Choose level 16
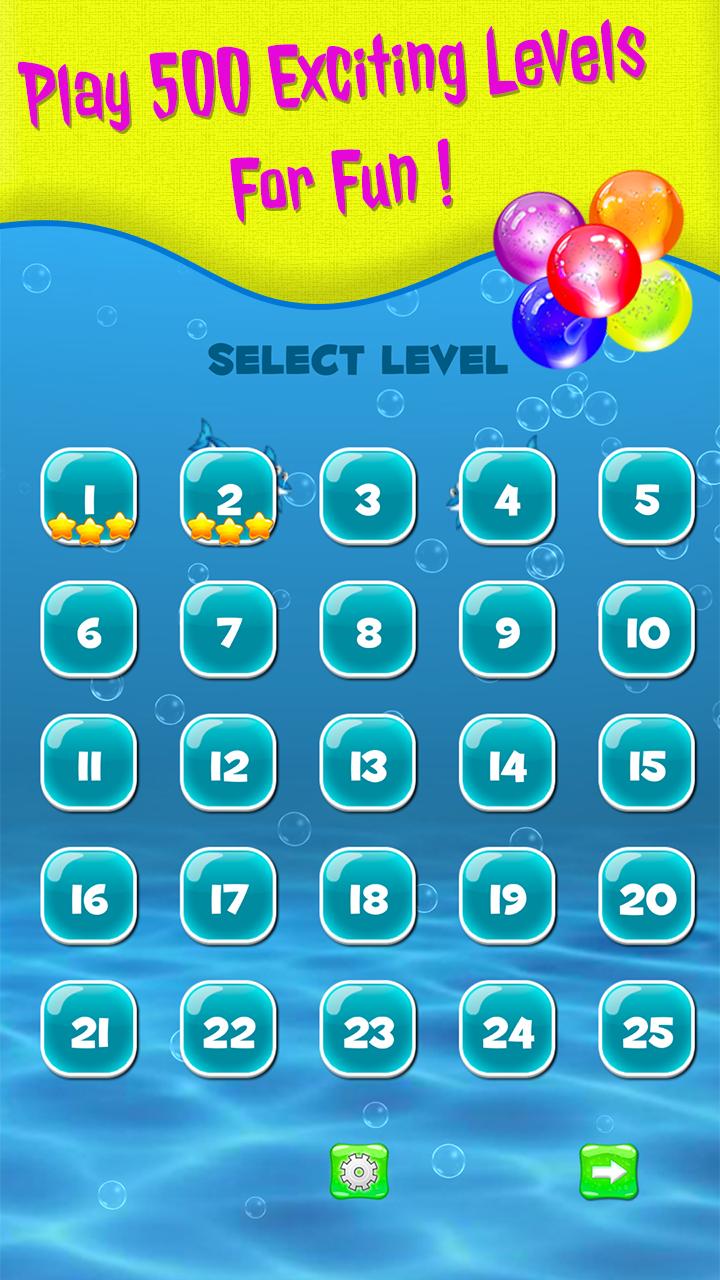Image resolution: width=720 pixels, height=1280 pixels. (88, 897)
